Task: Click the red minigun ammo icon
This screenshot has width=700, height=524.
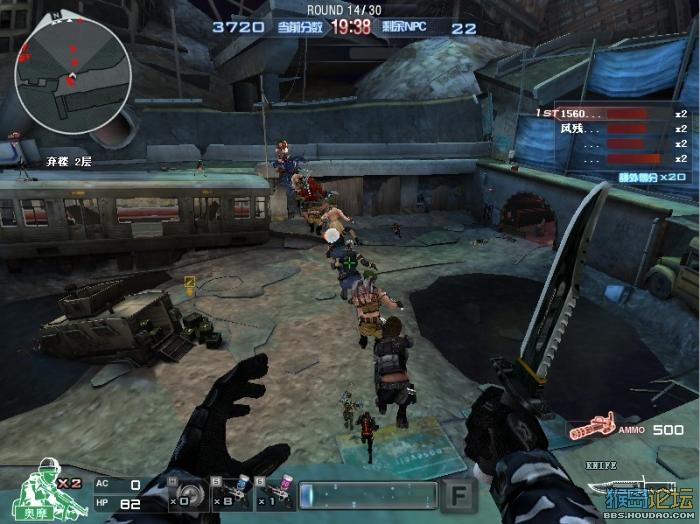Action: 593,428
